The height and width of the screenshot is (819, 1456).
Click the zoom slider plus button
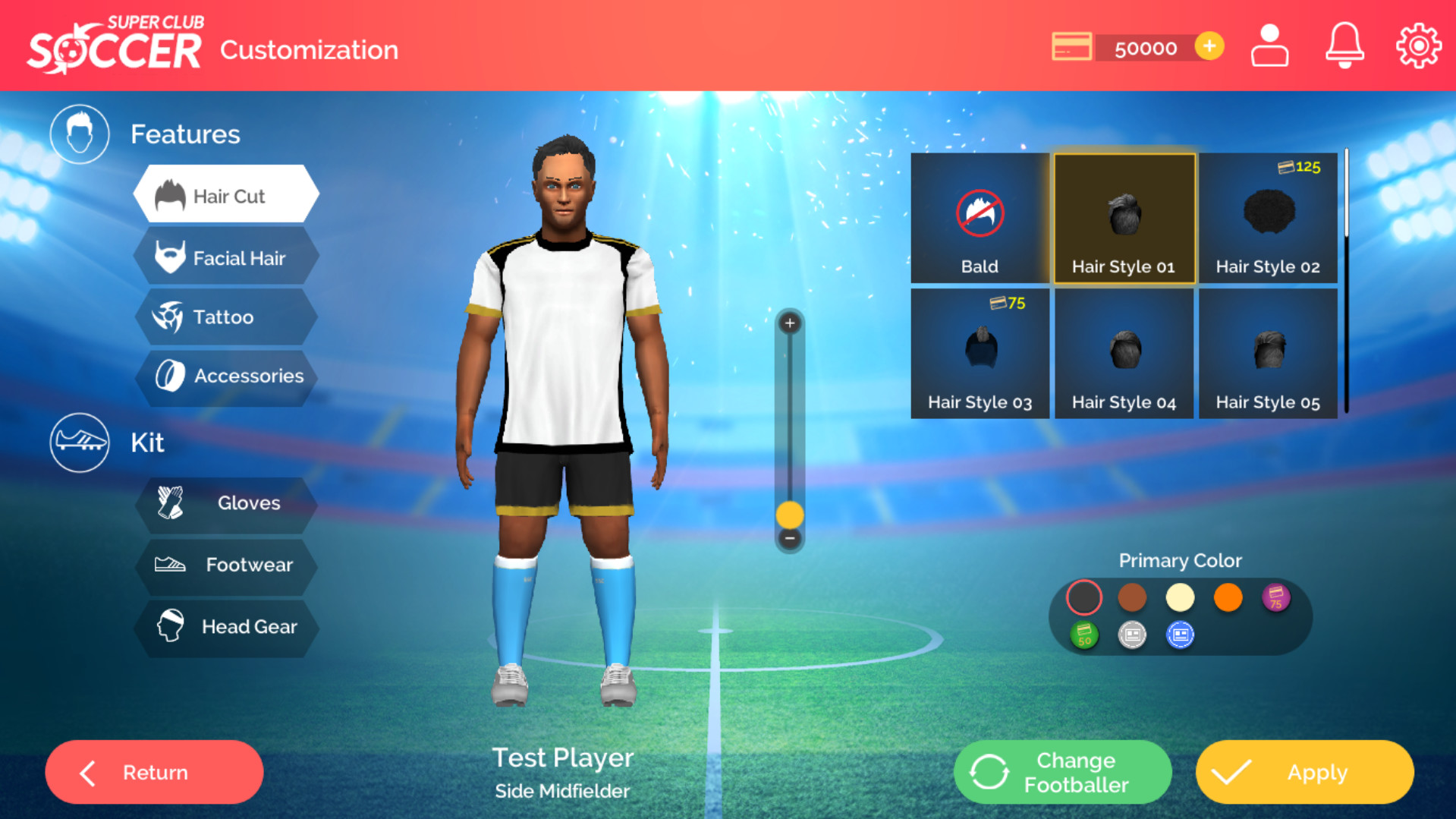click(x=790, y=323)
